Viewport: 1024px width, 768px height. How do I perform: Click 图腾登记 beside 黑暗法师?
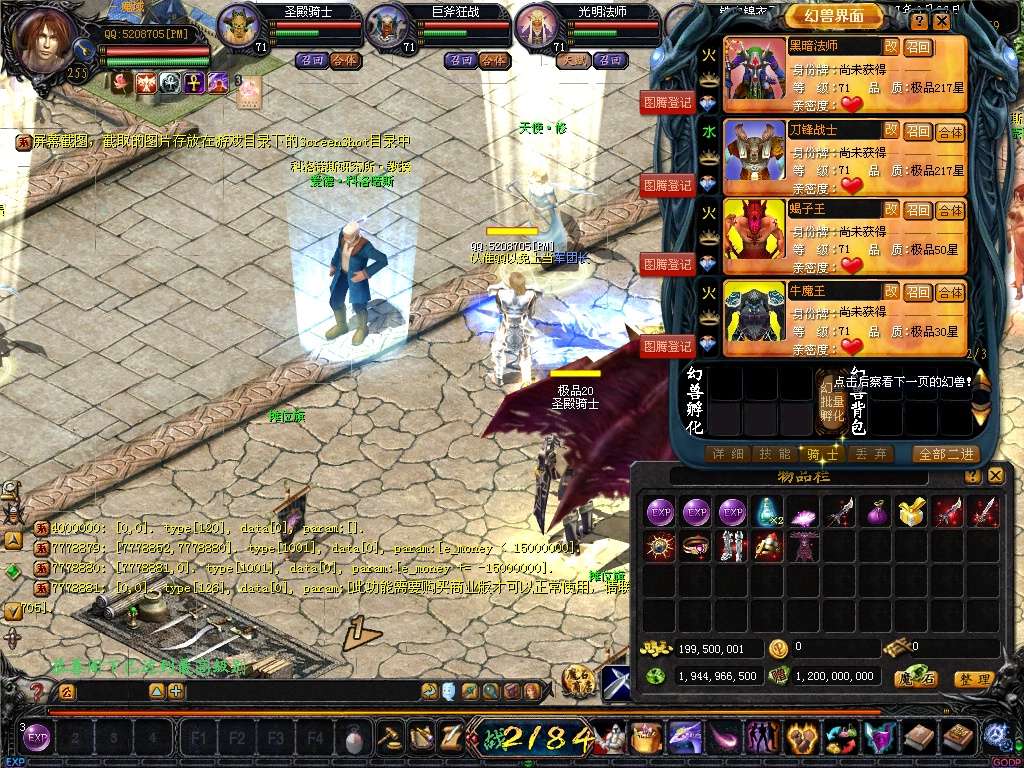tap(667, 102)
